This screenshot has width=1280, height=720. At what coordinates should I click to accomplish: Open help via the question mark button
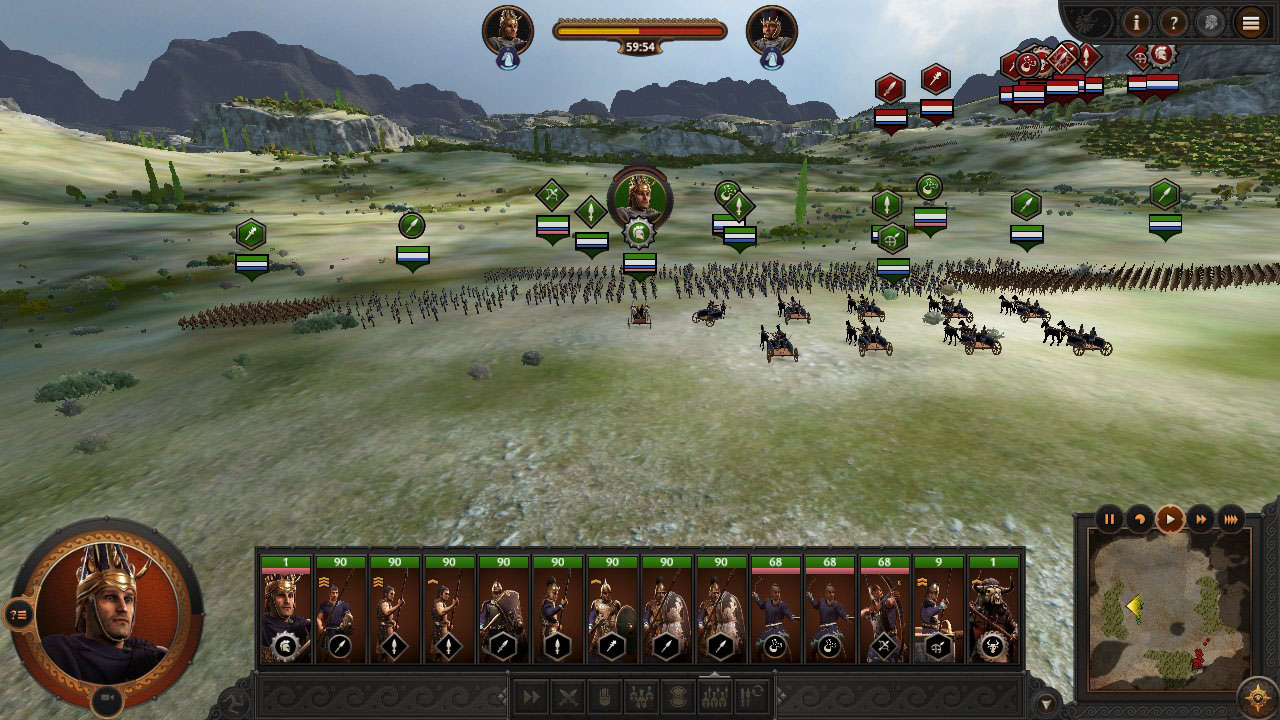[1173, 22]
